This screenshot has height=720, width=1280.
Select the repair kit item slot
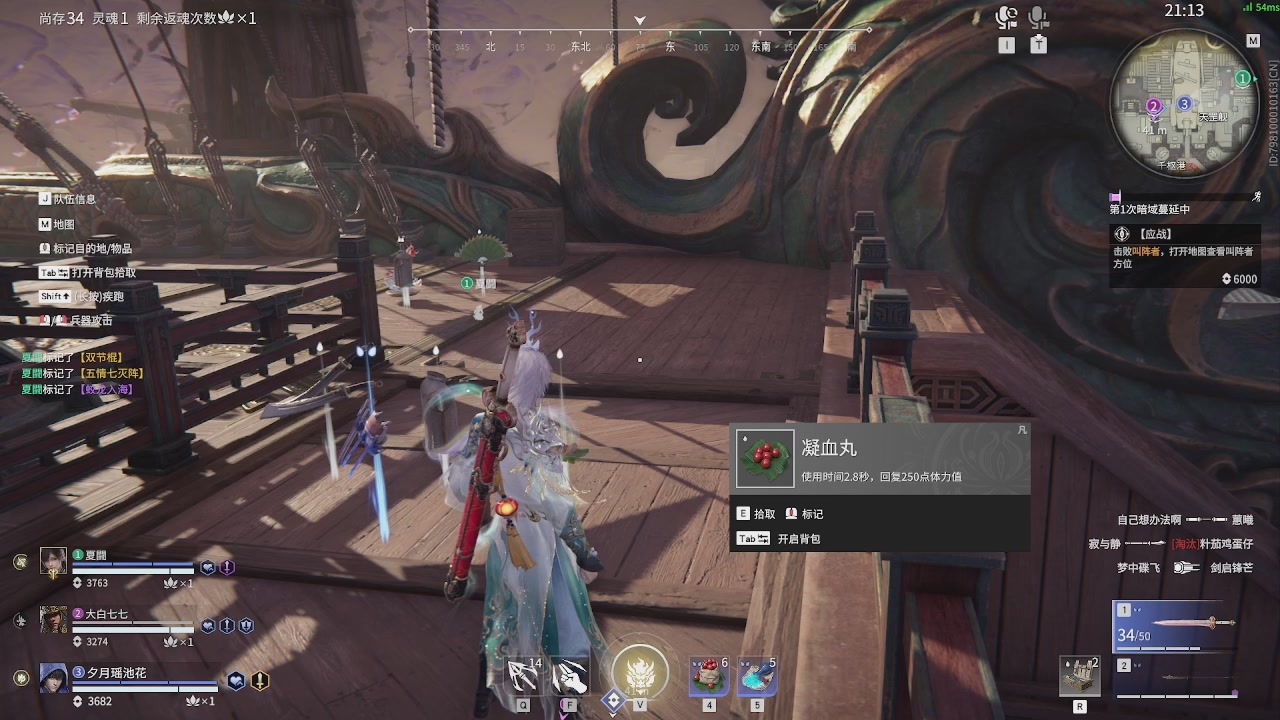pyautogui.click(x=1080, y=676)
